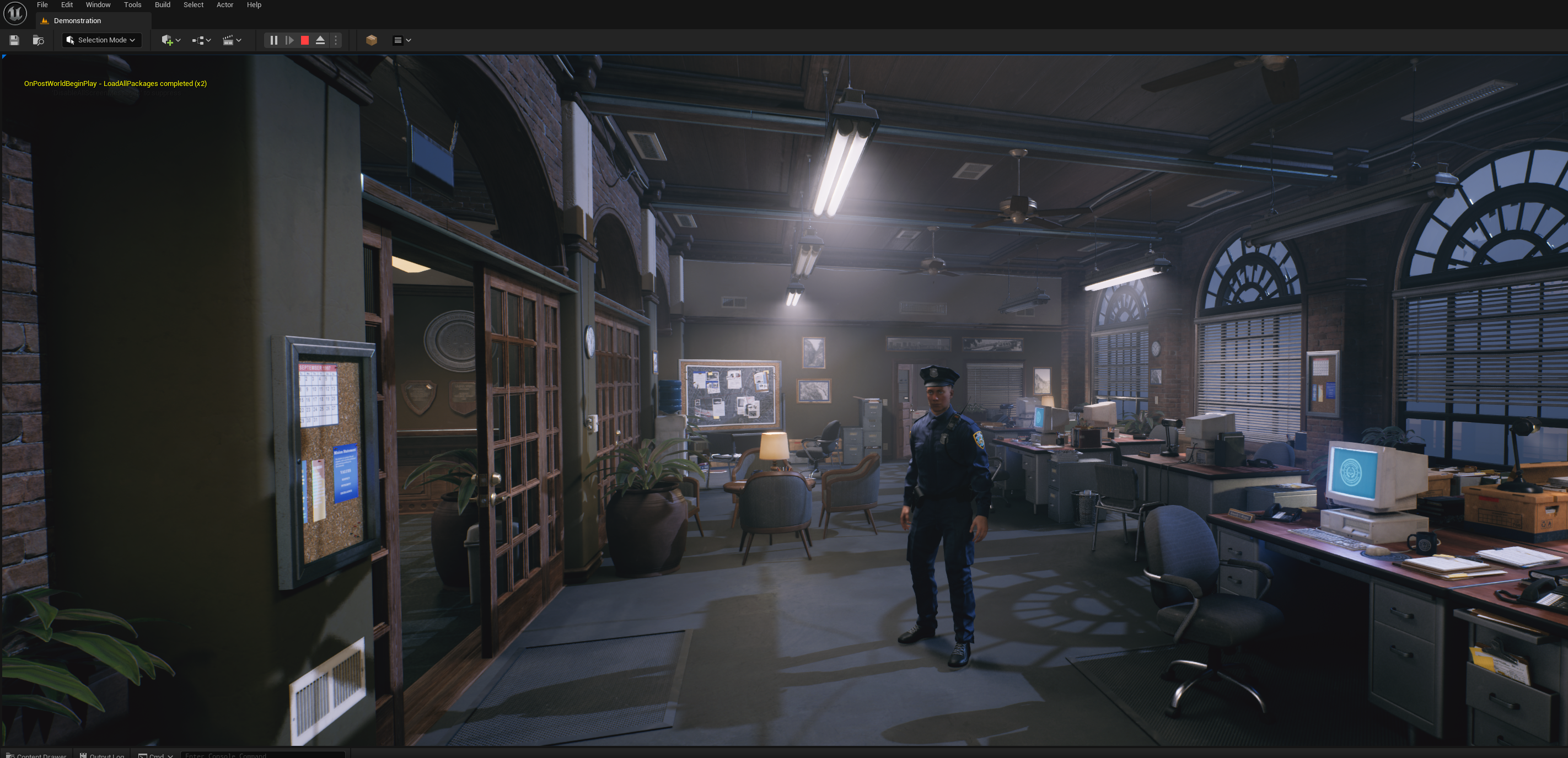Open the add-content cube dropdown
The width and height of the screenshot is (1568, 758).
click(170, 40)
